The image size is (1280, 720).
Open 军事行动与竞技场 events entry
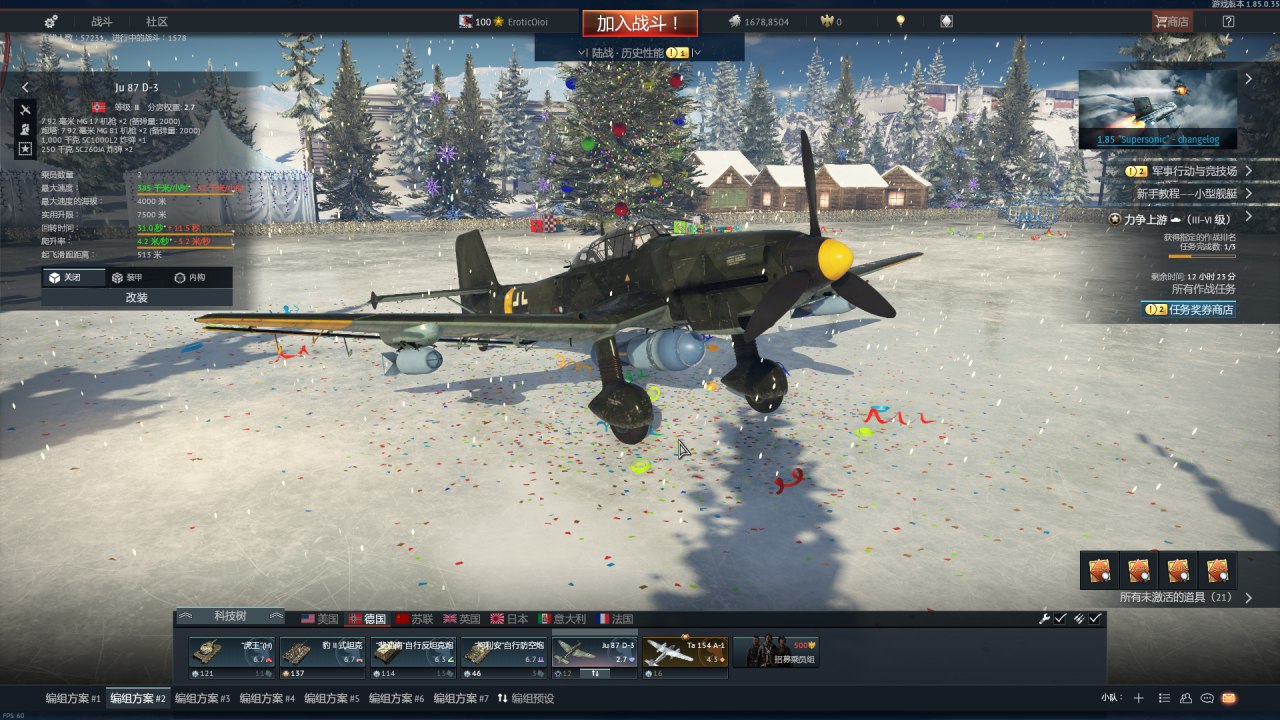coord(1187,171)
